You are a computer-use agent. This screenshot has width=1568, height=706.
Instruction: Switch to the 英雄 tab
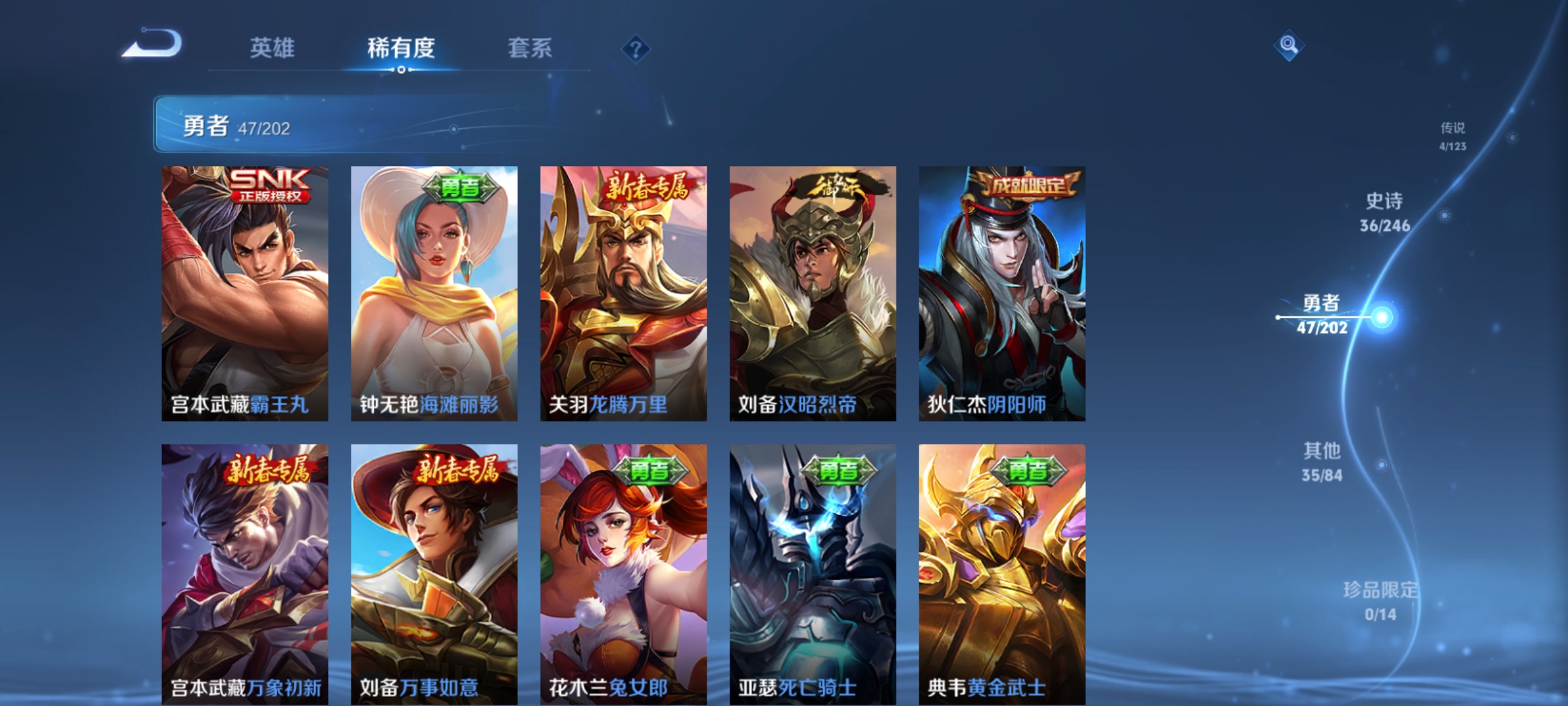272,48
